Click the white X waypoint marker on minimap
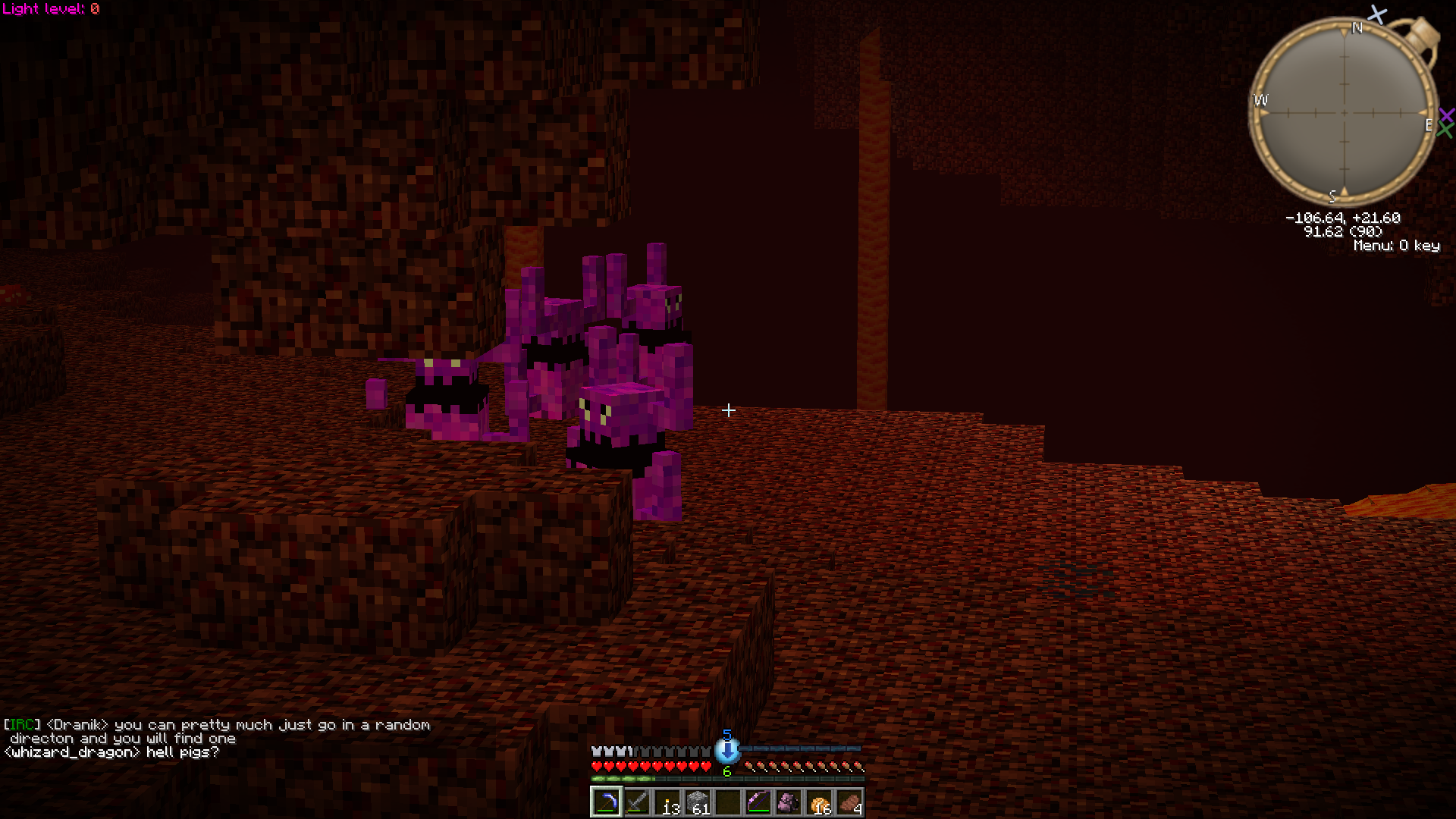Viewport: 1456px width, 819px height. pyautogui.click(x=1377, y=14)
